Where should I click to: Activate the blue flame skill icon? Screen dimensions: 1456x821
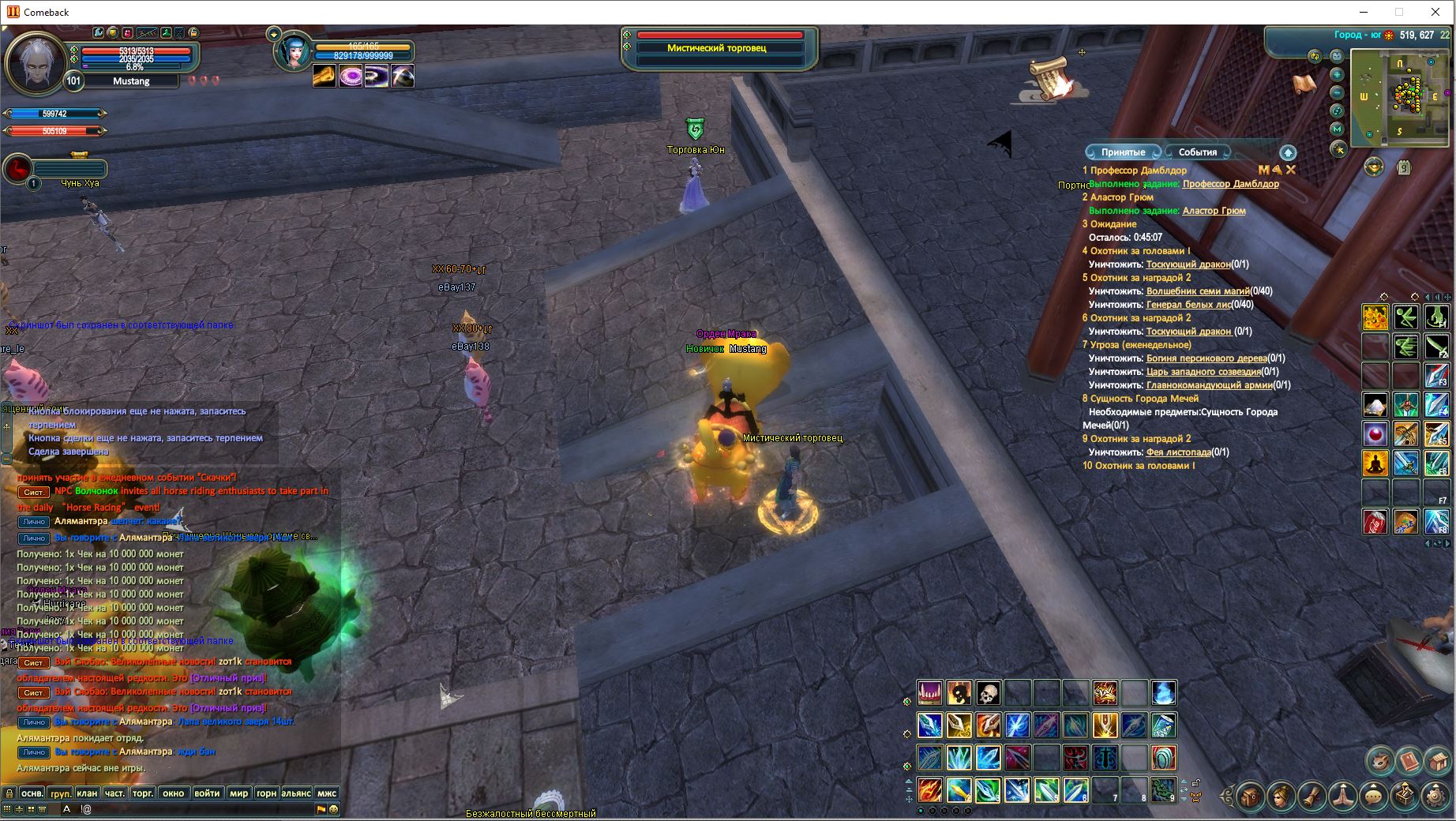pos(1163,693)
